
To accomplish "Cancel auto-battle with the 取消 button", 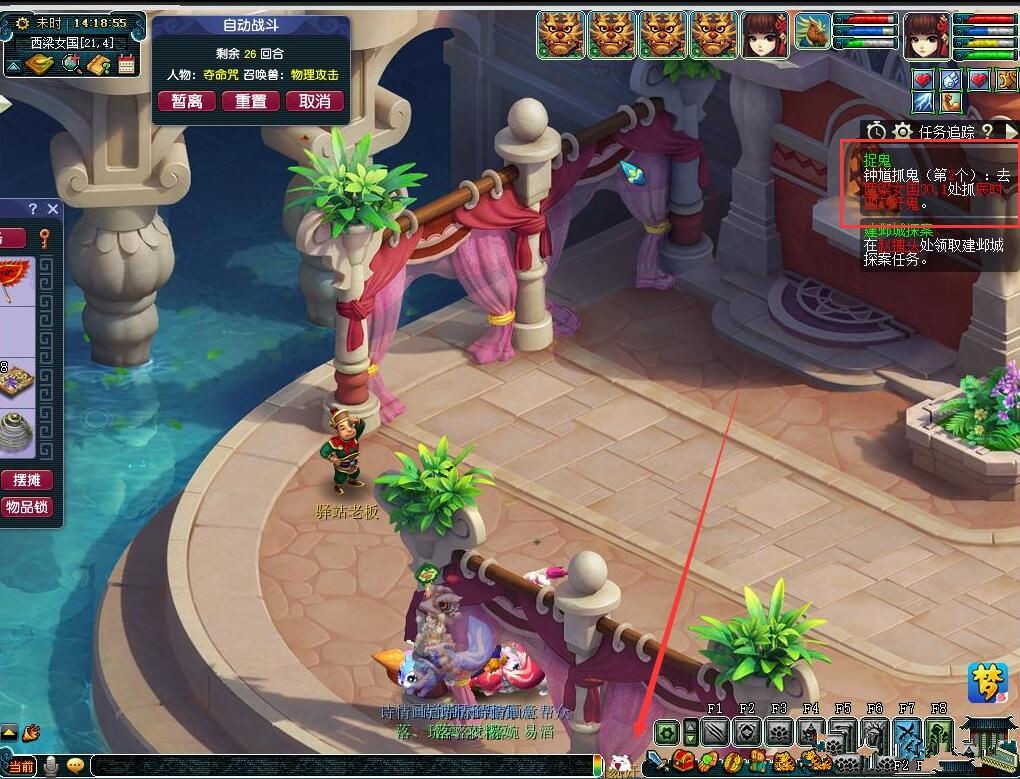I will click(x=315, y=101).
